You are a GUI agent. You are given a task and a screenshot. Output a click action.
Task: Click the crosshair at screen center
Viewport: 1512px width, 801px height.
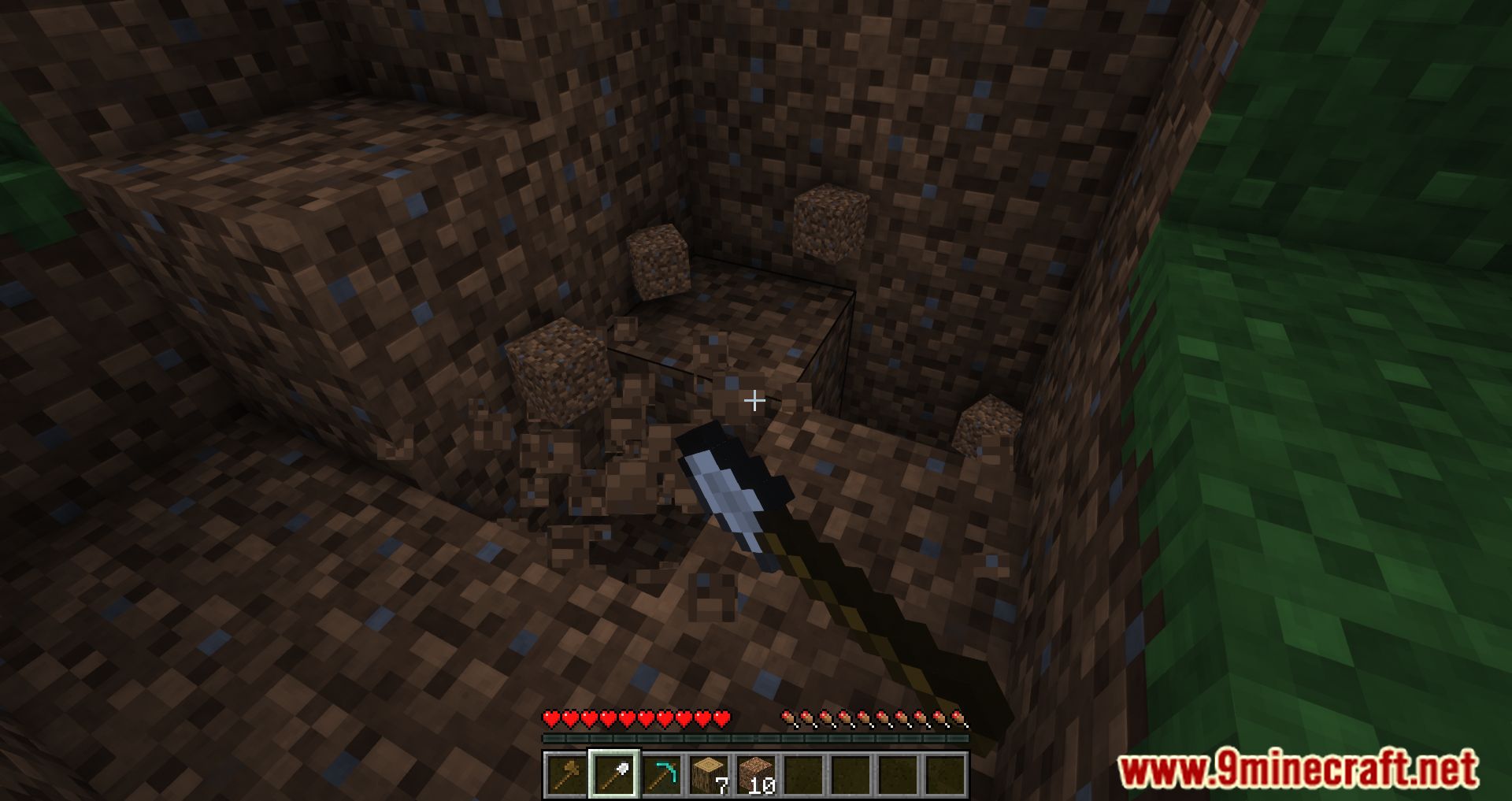coord(754,401)
